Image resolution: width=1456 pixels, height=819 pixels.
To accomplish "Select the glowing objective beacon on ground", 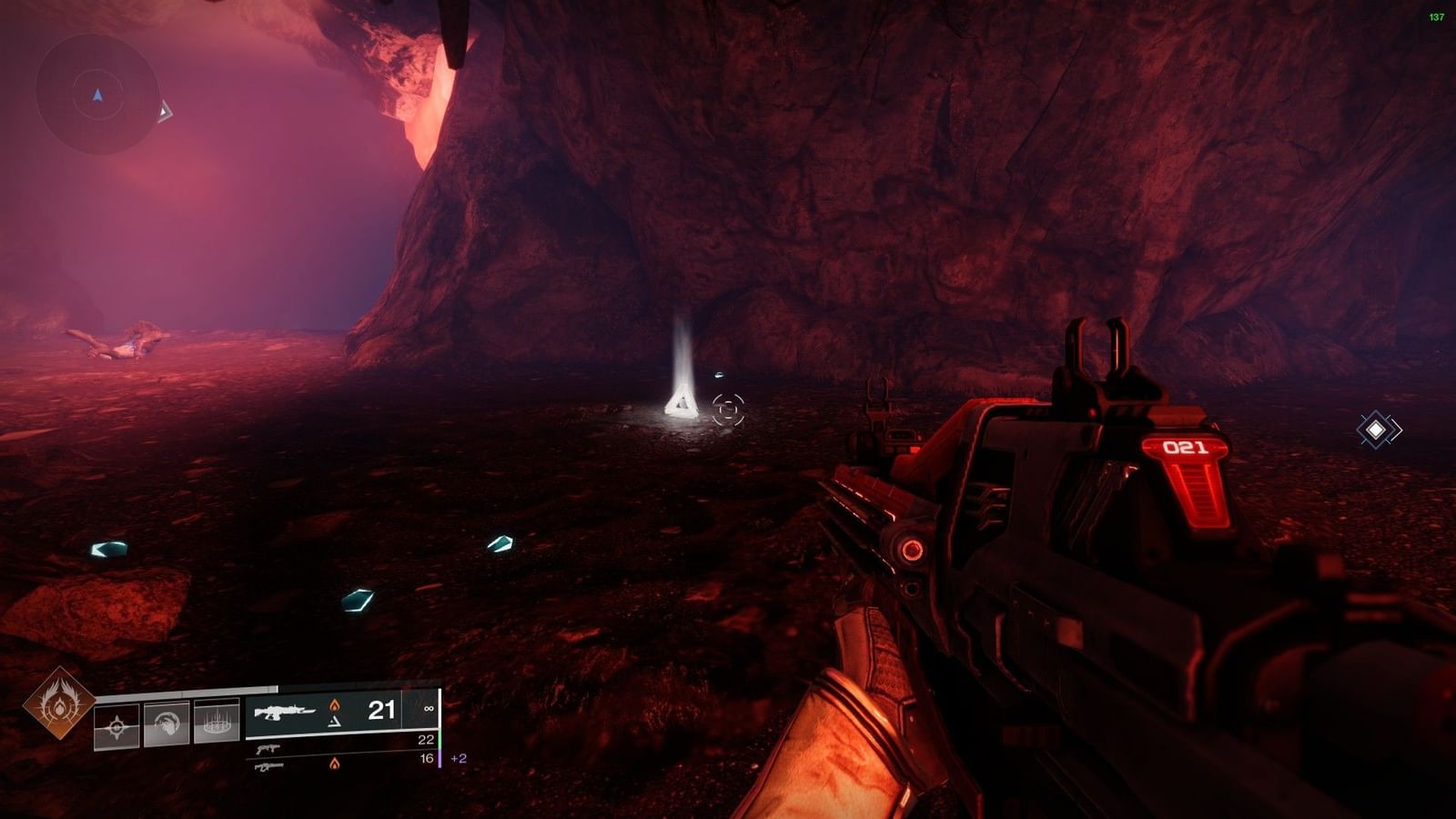I will click(681, 403).
